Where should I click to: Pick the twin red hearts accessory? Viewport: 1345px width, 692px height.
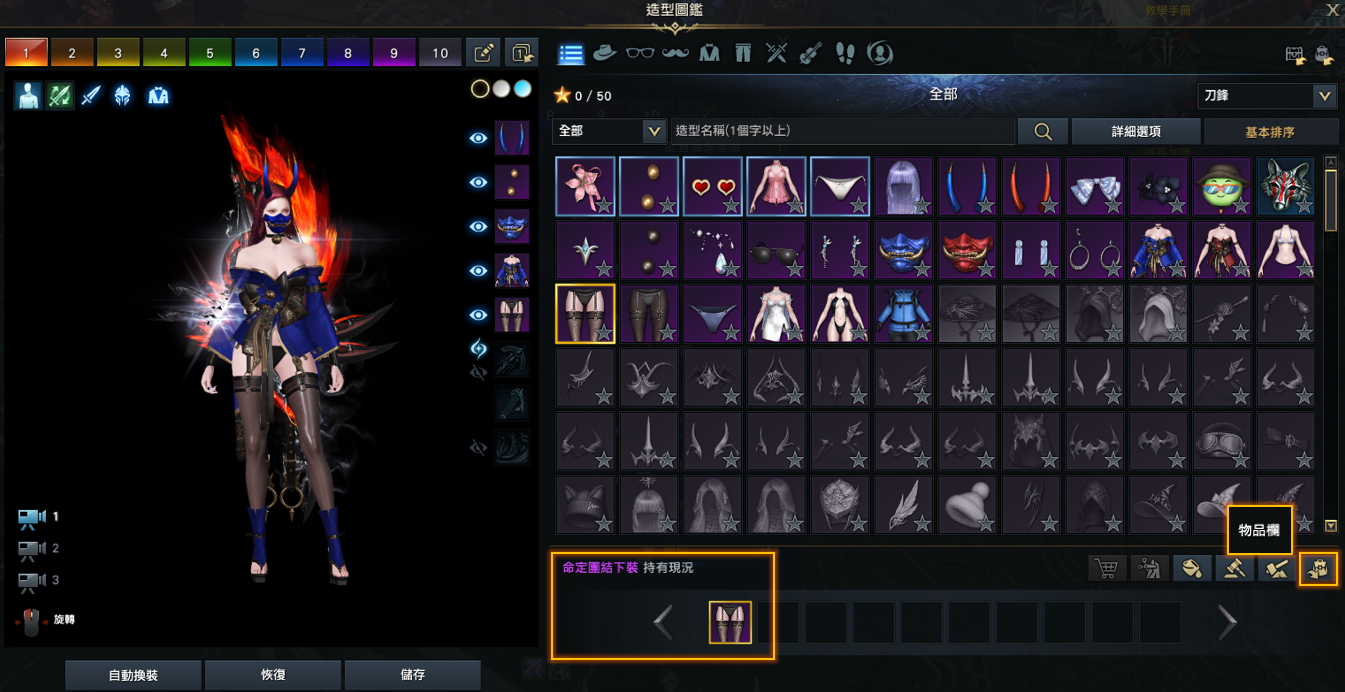point(712,186)
